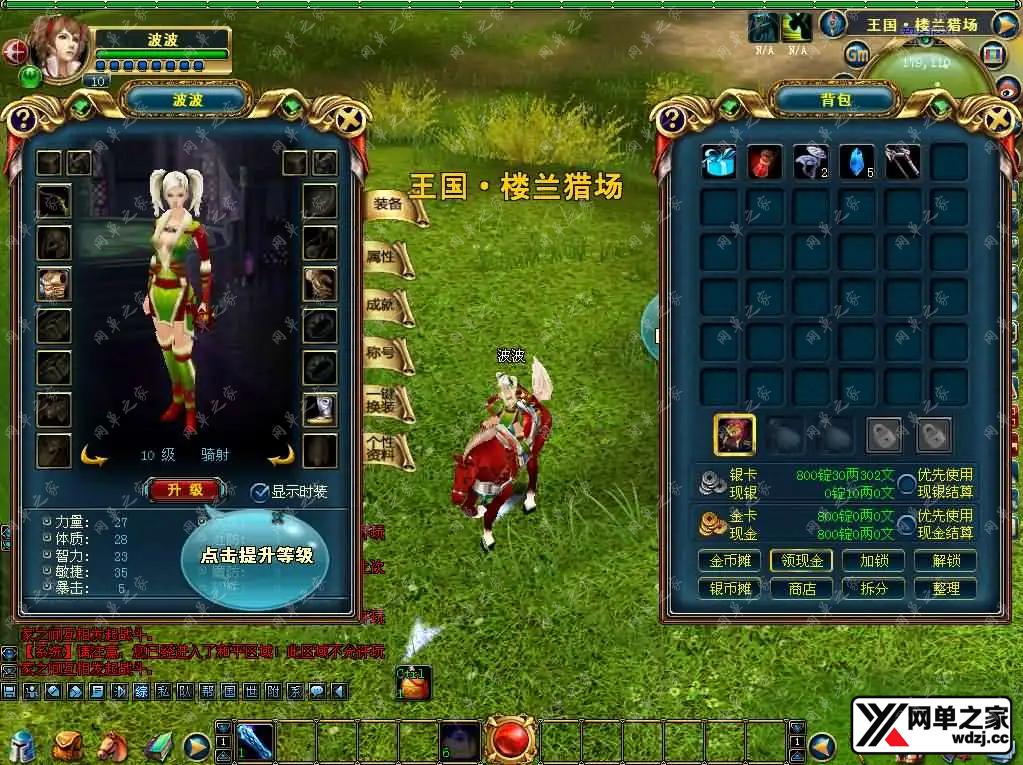Switch to the 属性 attributes tab
The width and height of the screenshot is (1023, 765).
(x=384, y=257)
